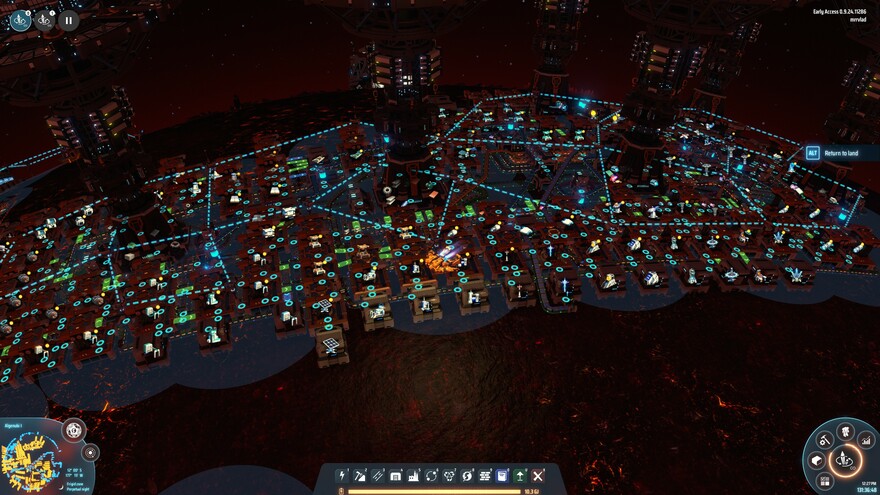Activate the green upgrade arrow tool
This screenshot has height=495, width=880.
click(x=520, y=476)
